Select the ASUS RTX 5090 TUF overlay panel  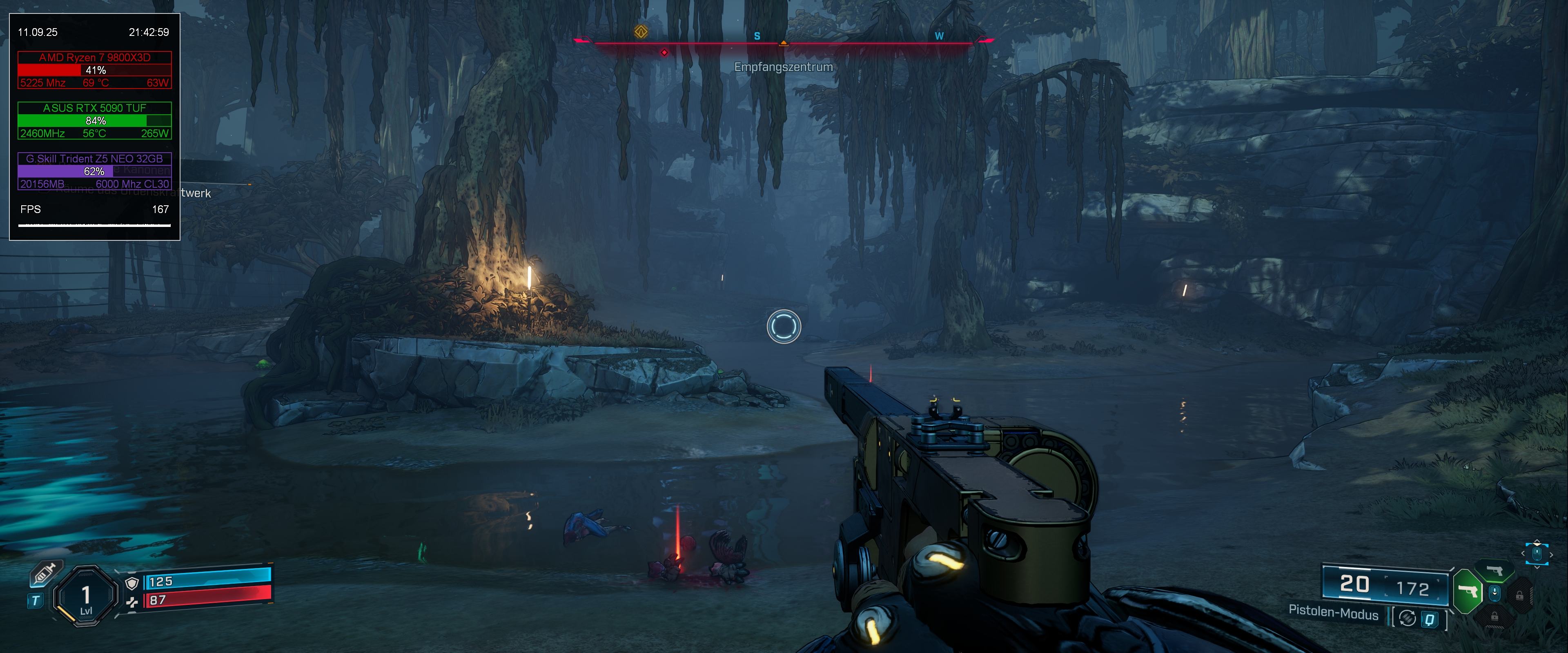click(94, 120)
